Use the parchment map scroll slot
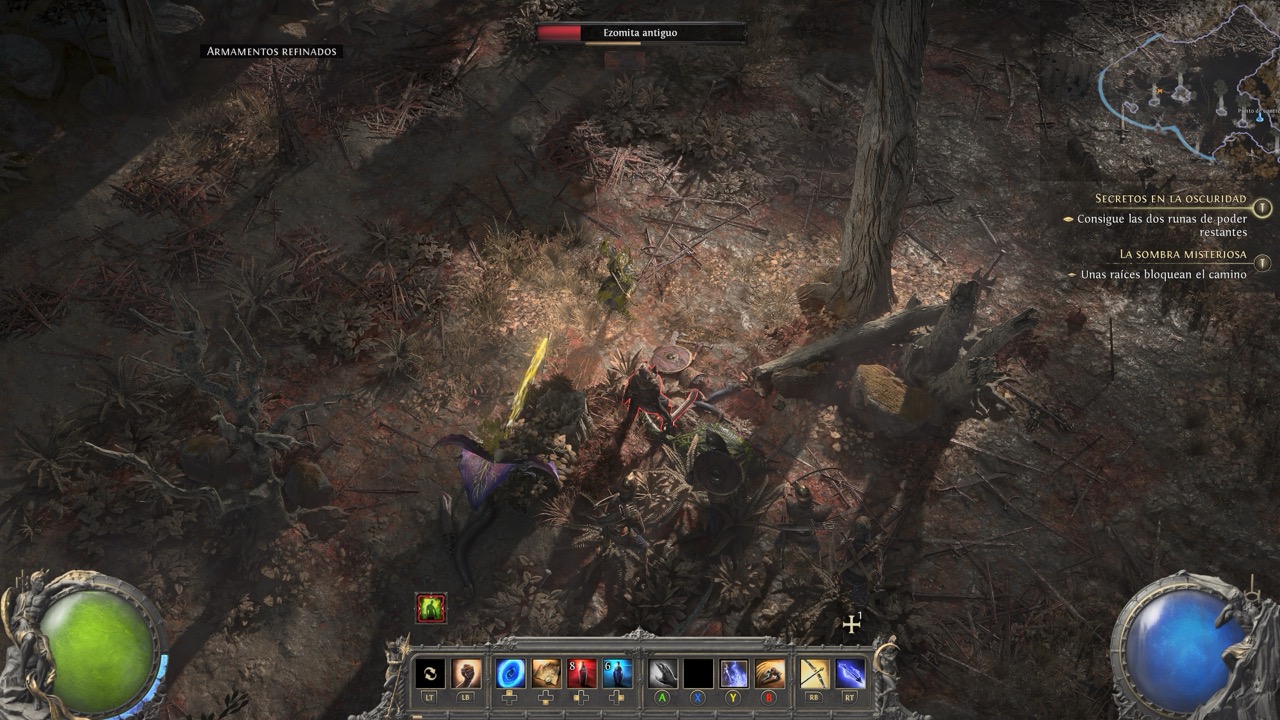 pyautogui.click(x=546, y=673)
